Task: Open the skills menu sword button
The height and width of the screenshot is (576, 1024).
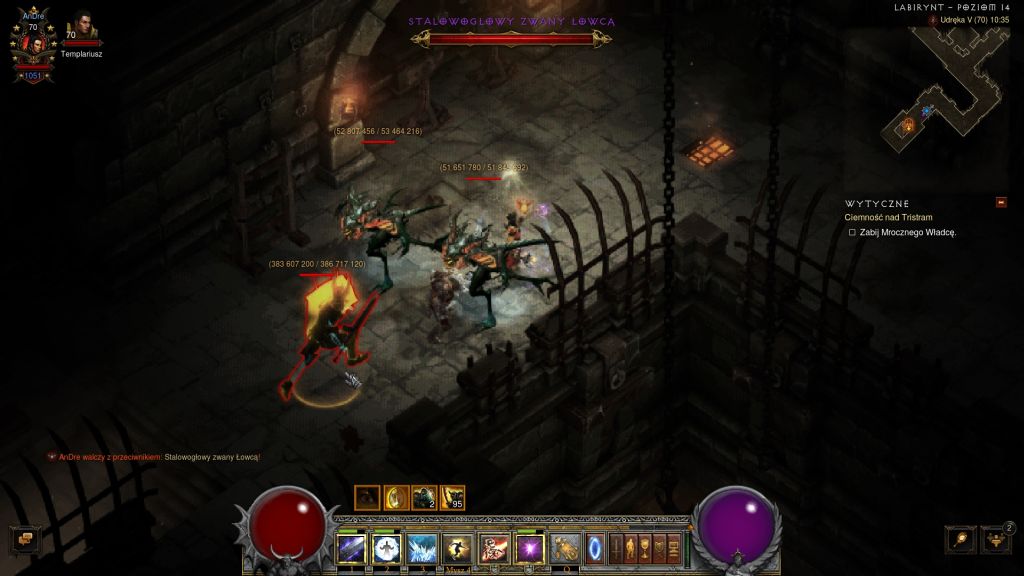Action: tap(616, 548)
